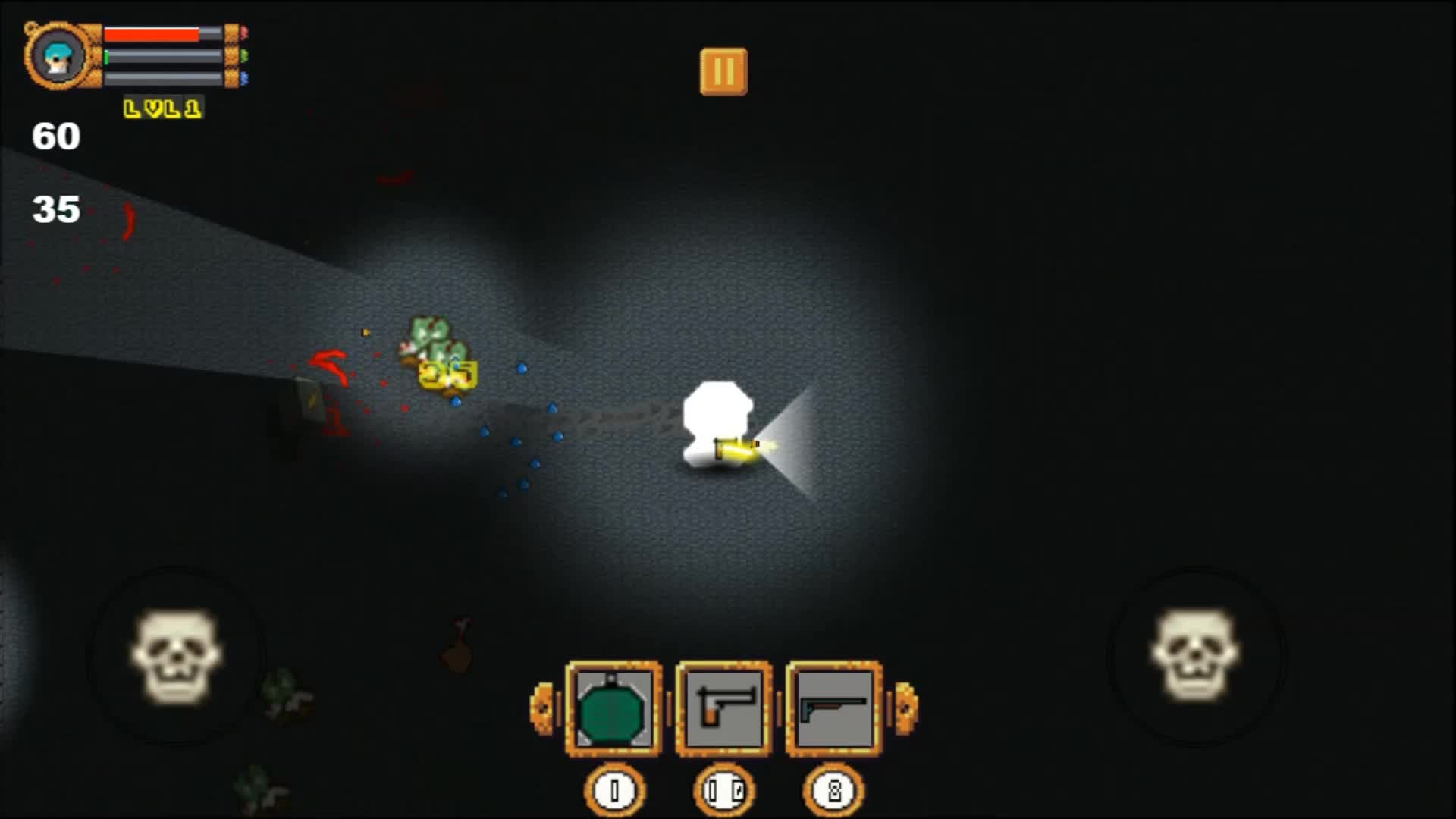Tap the red health bar
This screenshot has height=819, width=1456.
(152, 34)
